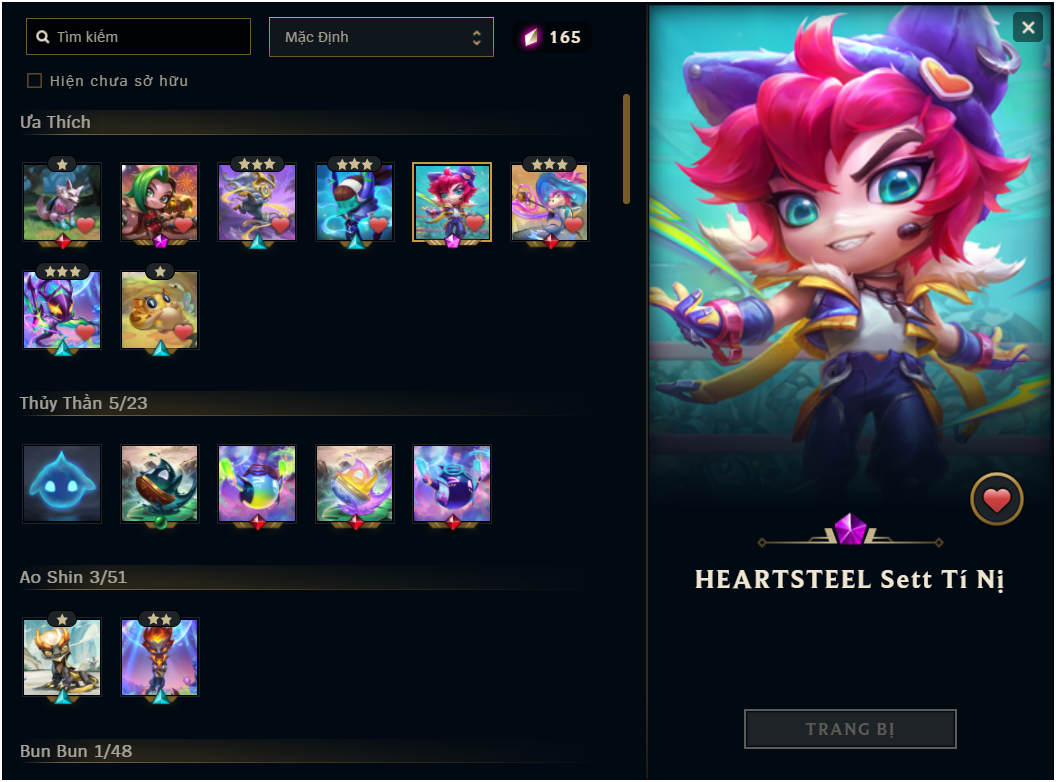This screenshot has height=782, width=1056.
Task: Pick the gold-and-purple River Sprite variant
Action: (x=355, y=484)
